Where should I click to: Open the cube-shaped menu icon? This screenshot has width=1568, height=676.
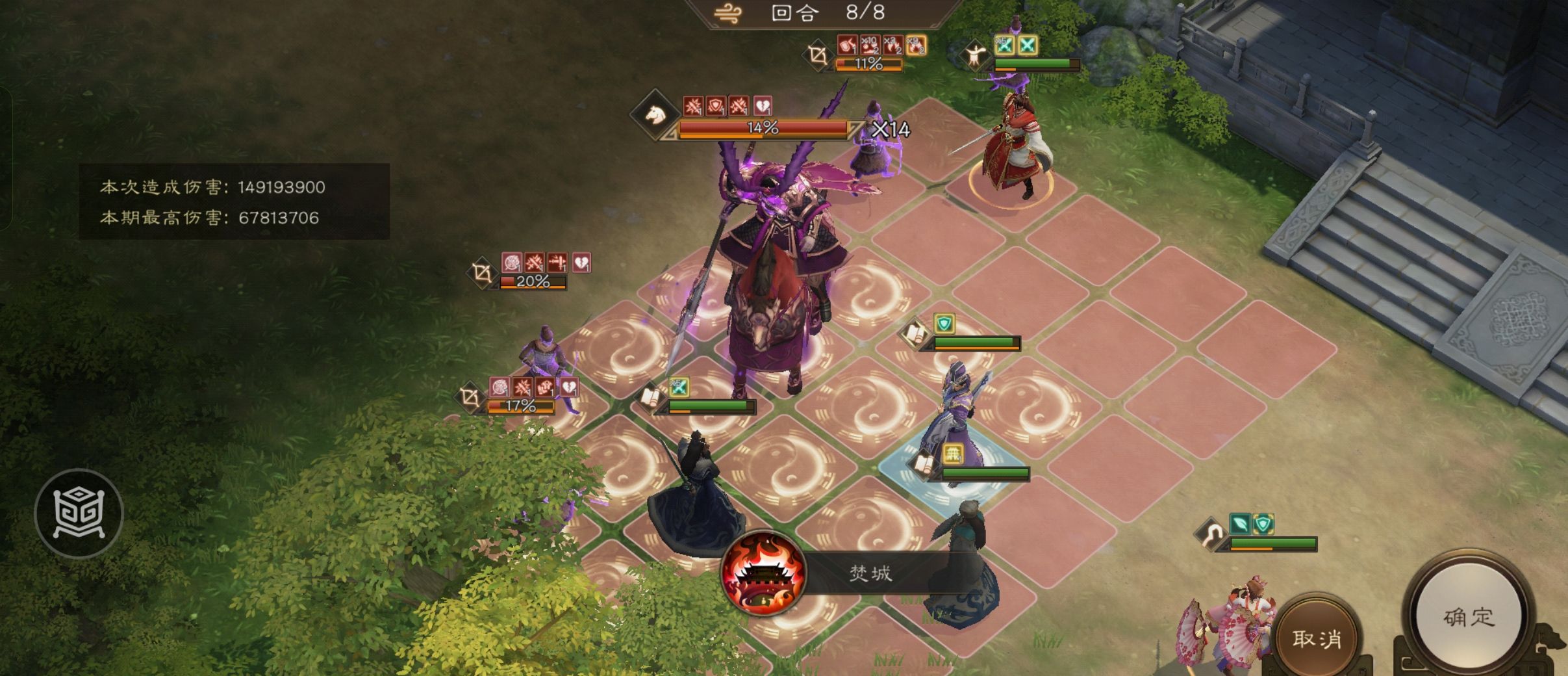click(x=79, y=513)
